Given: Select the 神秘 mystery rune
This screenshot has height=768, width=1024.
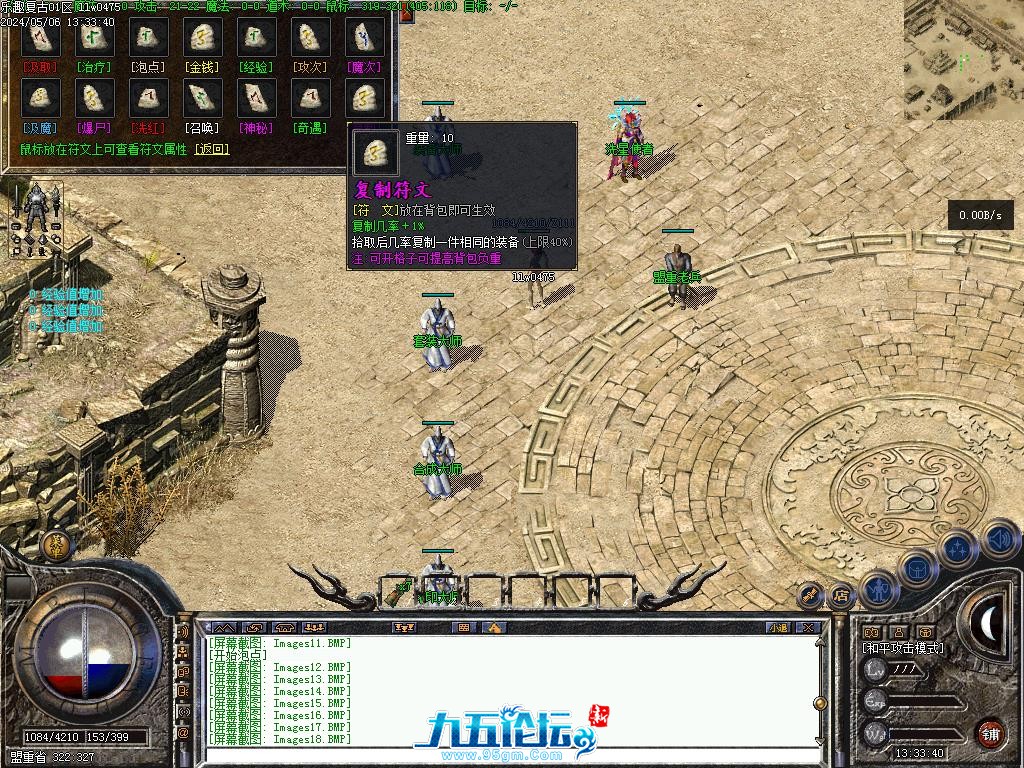Looking at the screenshot, I should [257, 98].
